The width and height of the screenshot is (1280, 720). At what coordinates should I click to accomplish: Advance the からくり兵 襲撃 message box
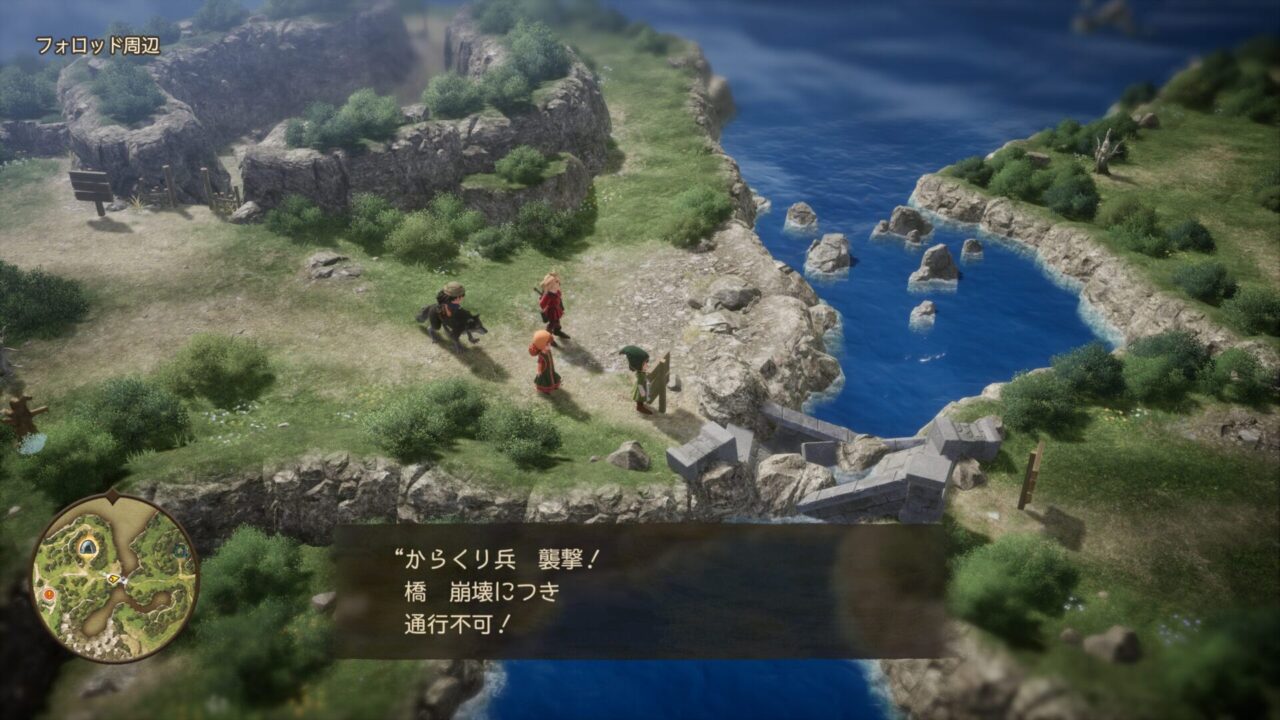pos(640,590)
